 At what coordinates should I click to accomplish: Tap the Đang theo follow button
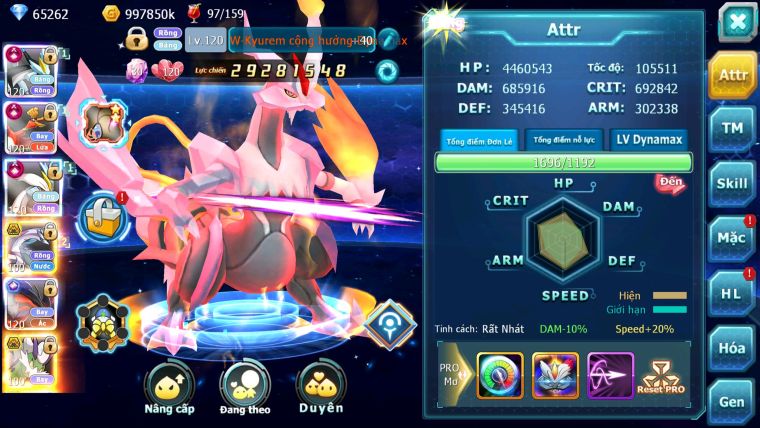click(245, 390)
